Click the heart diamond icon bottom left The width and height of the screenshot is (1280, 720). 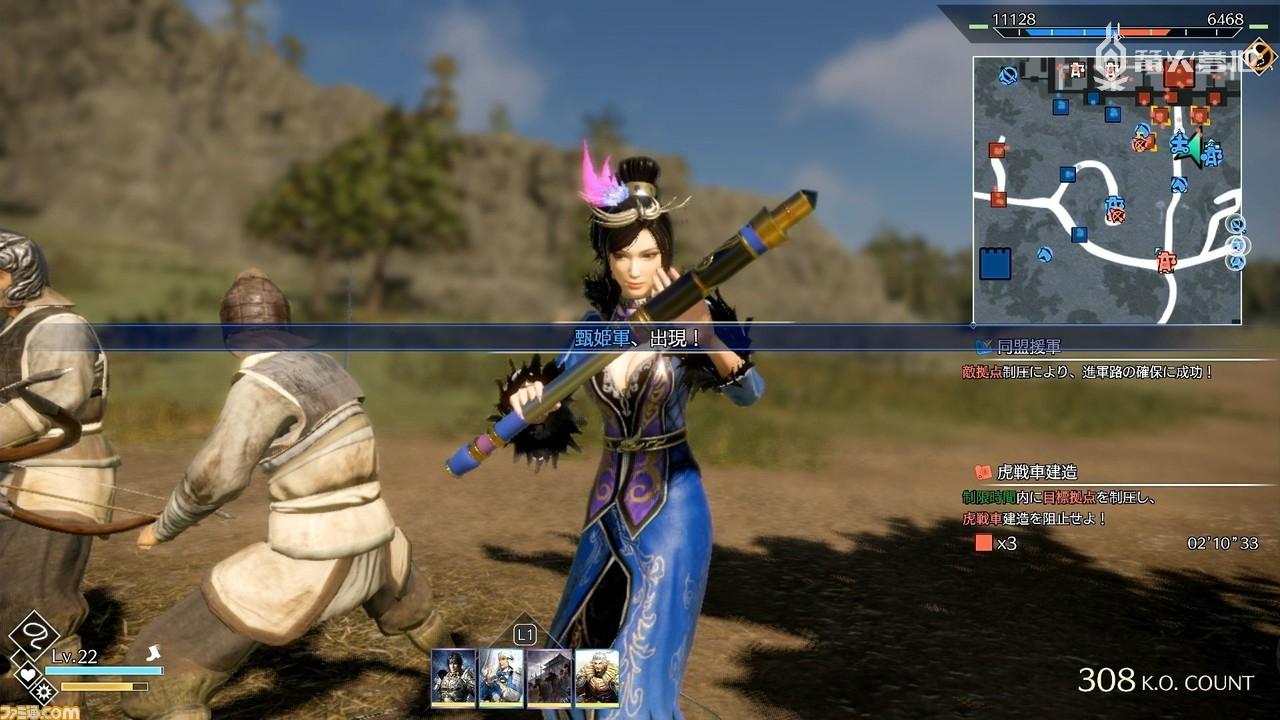click(x=27, y=673)
